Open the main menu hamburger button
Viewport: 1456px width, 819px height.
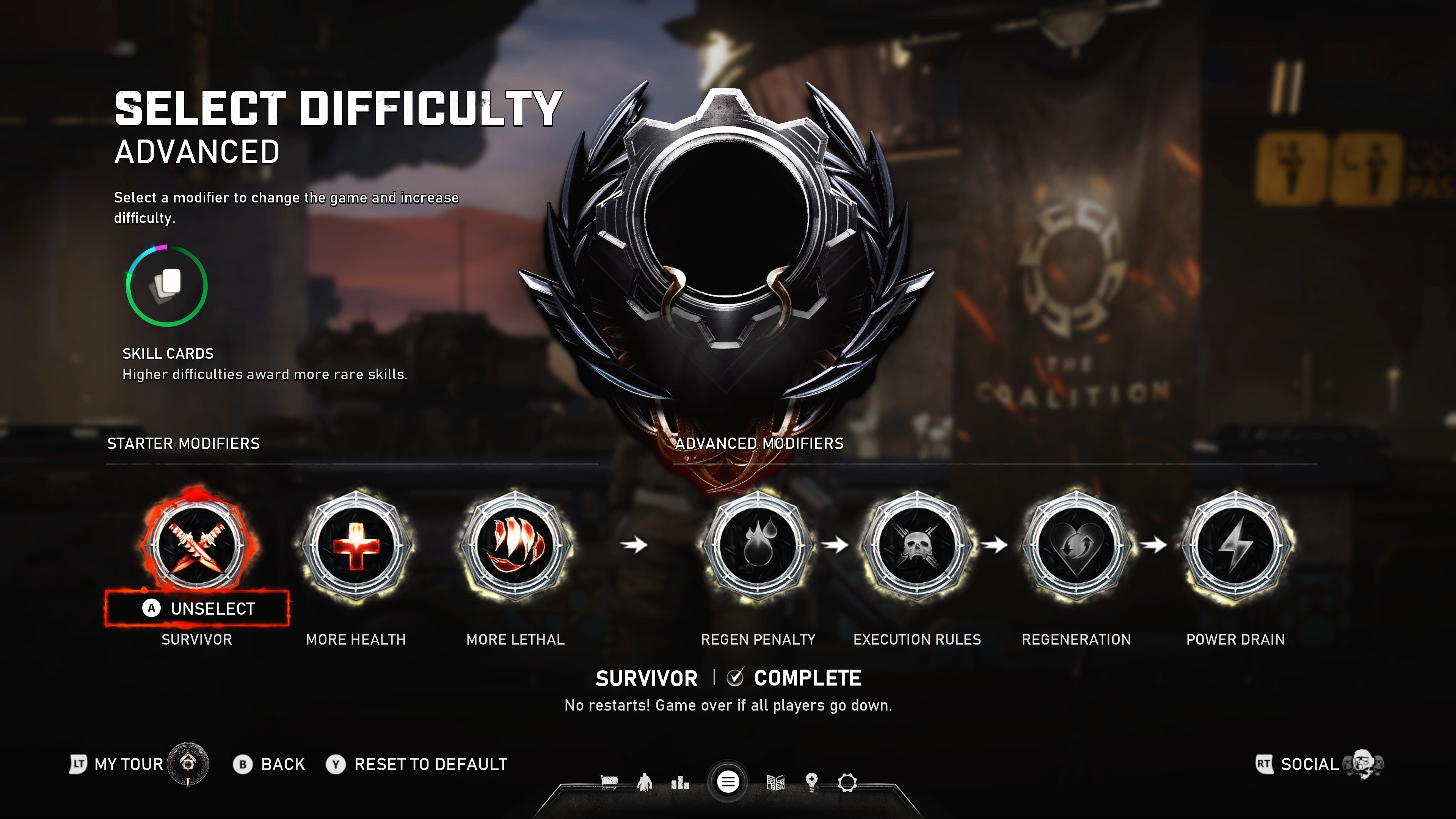coord(728,782)
